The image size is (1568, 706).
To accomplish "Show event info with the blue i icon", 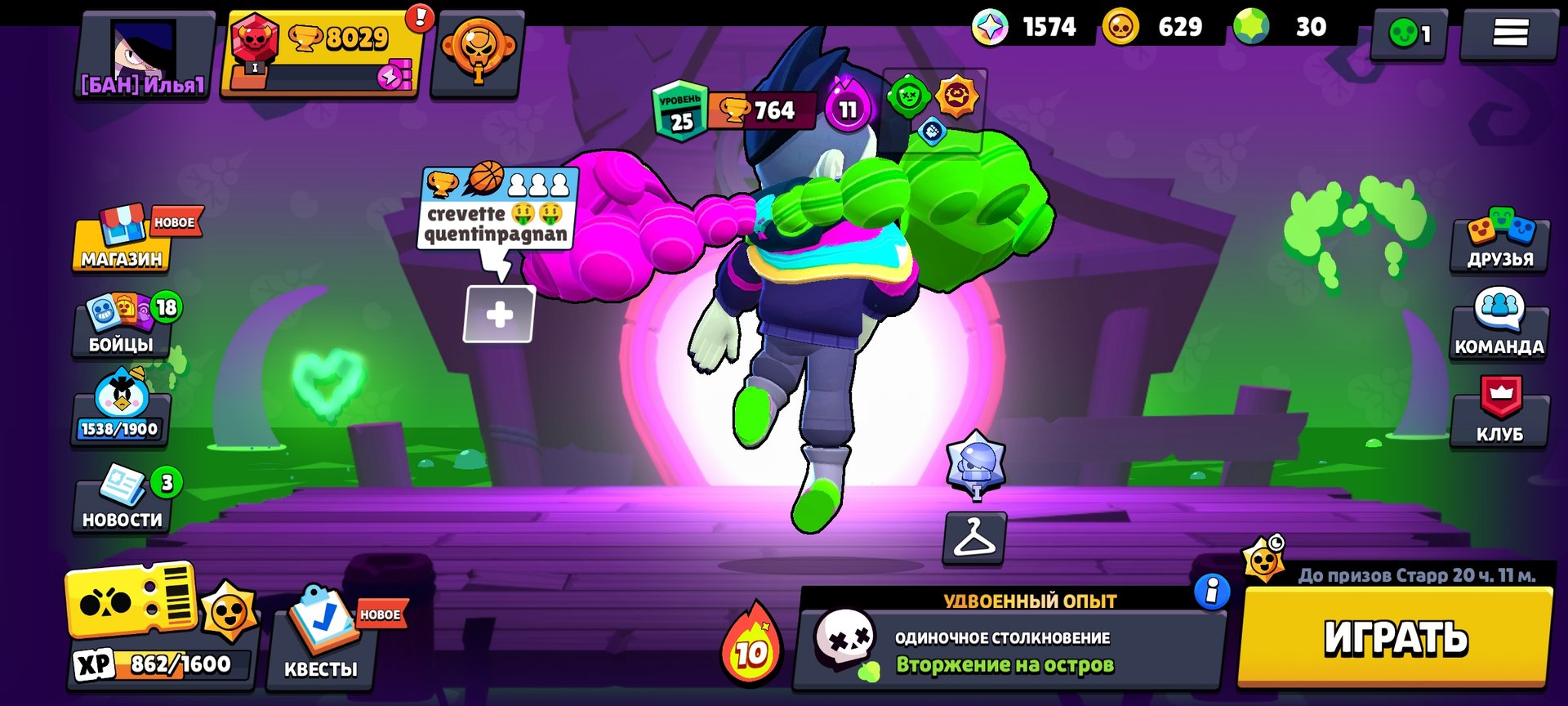I will pyautogui.click(x=1212, y=590).
